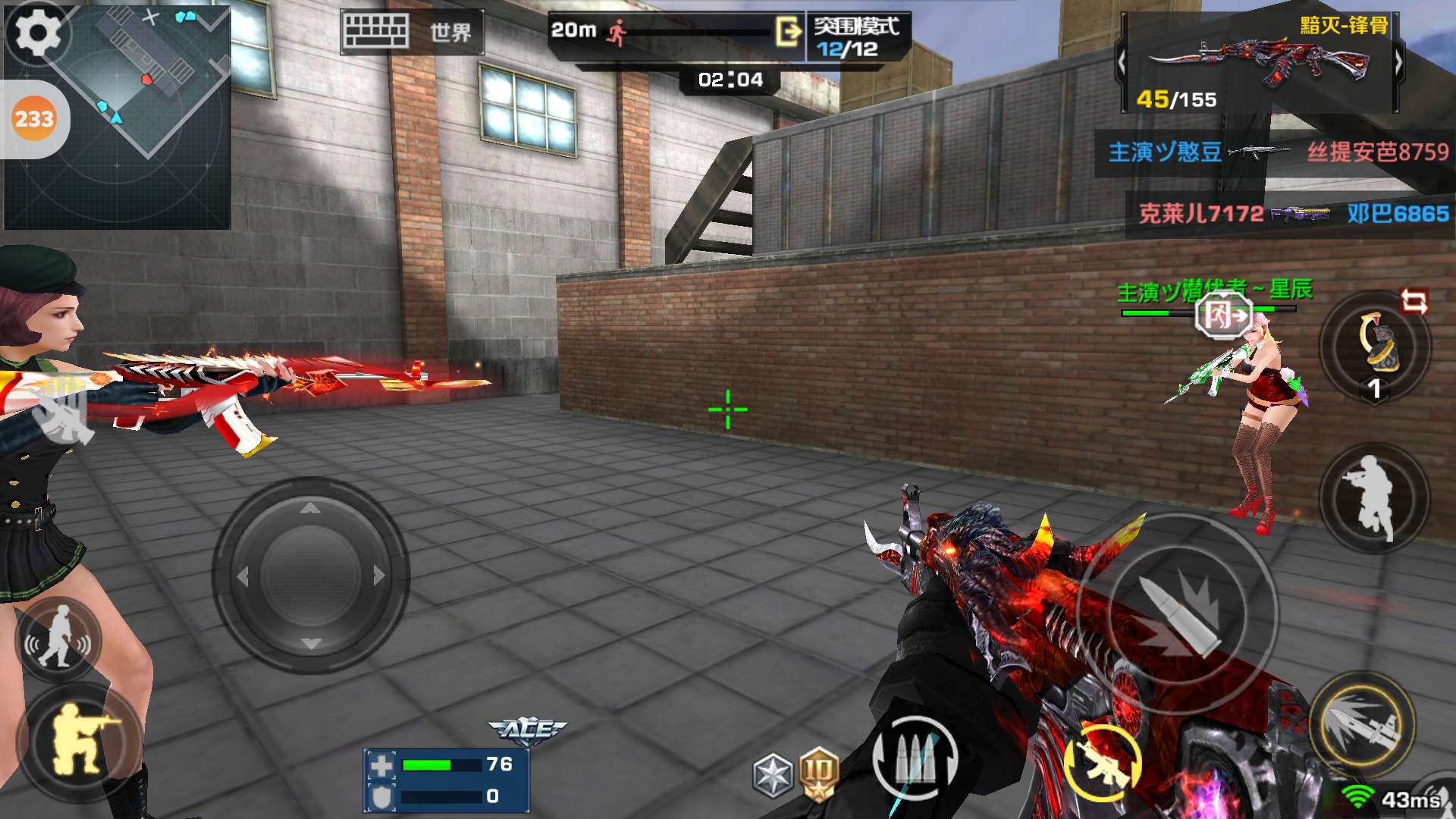Image resolution: width=1456 pixels, height=819 pixels.
Task: Tap the red swap arrows icon
Action: (1414, 302)
